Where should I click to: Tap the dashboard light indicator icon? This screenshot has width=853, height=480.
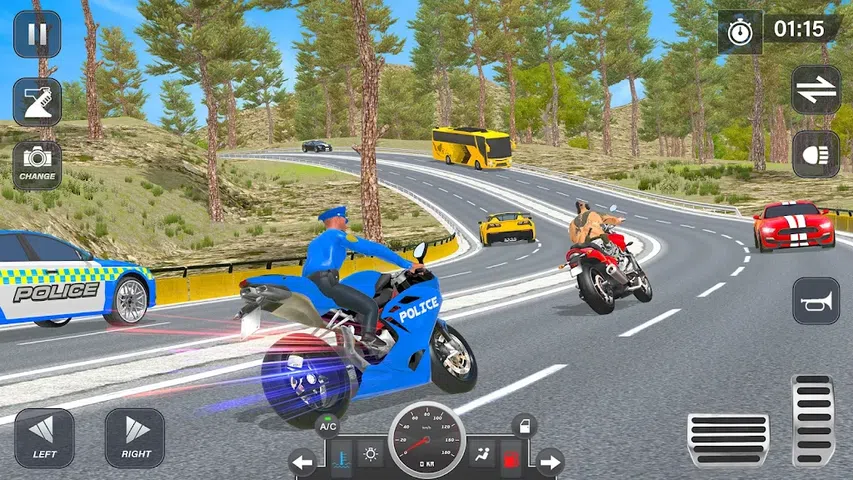tap(371, 455)
